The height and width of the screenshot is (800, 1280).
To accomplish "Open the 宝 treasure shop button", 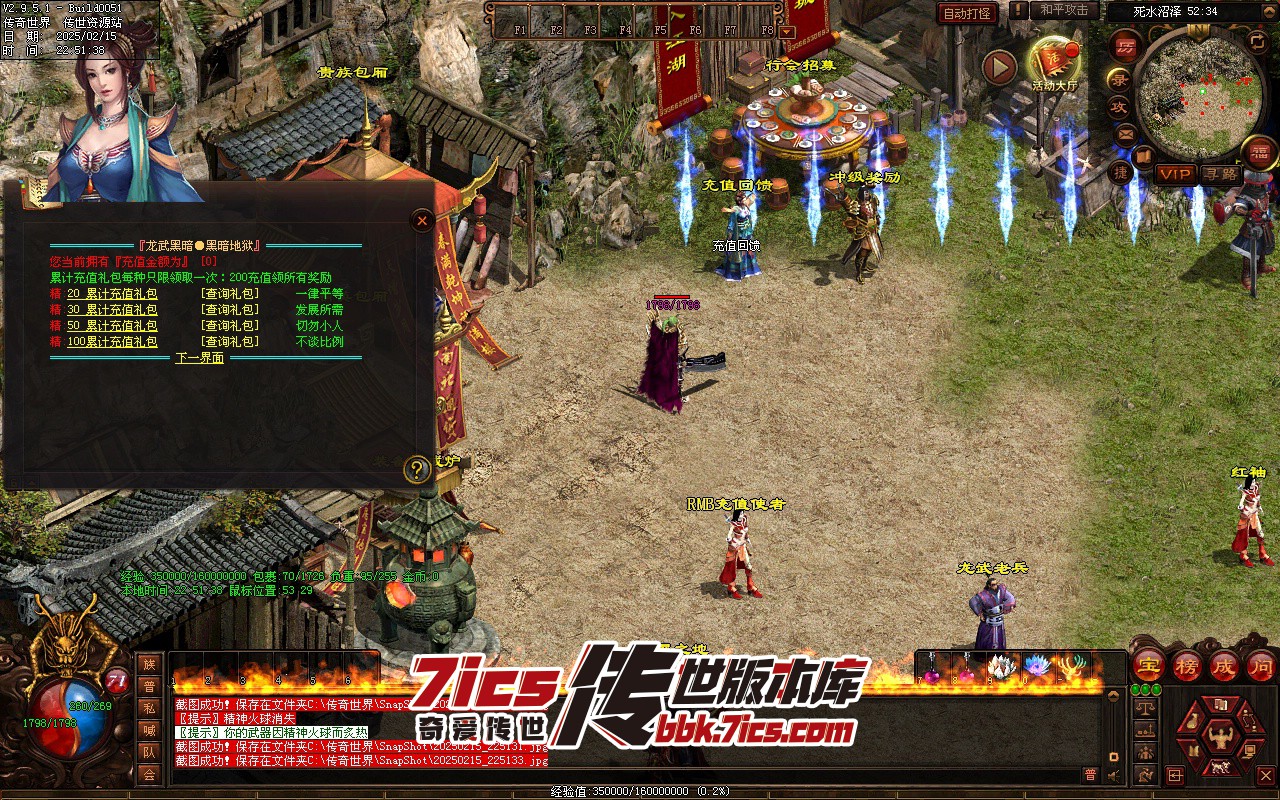I will click(x=1150, y=665).
